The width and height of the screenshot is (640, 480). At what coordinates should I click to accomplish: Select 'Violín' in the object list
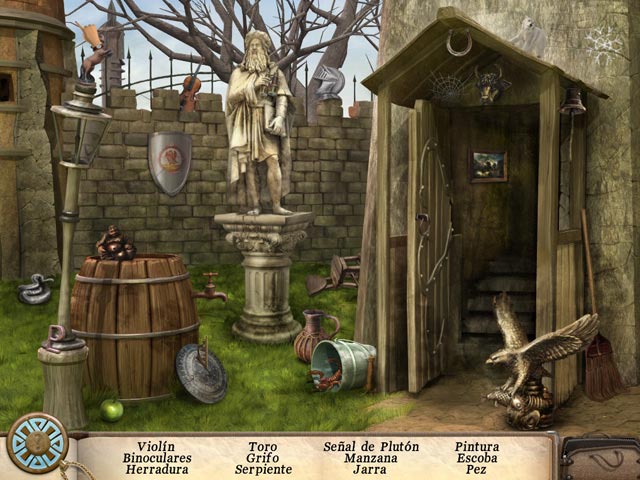(x=156, y=447)
